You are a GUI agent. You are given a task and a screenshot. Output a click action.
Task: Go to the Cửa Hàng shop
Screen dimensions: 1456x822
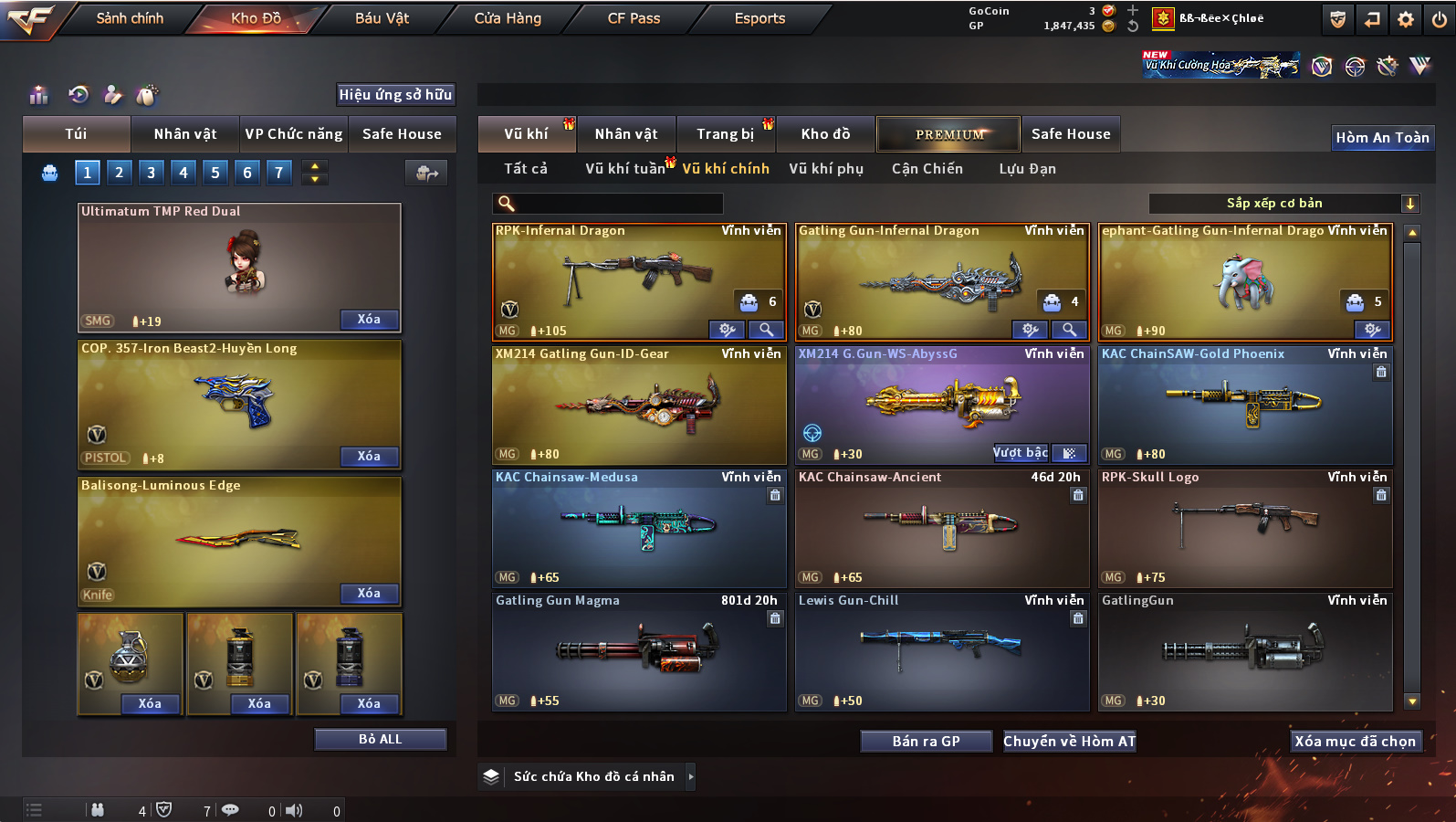coord(508,18)
